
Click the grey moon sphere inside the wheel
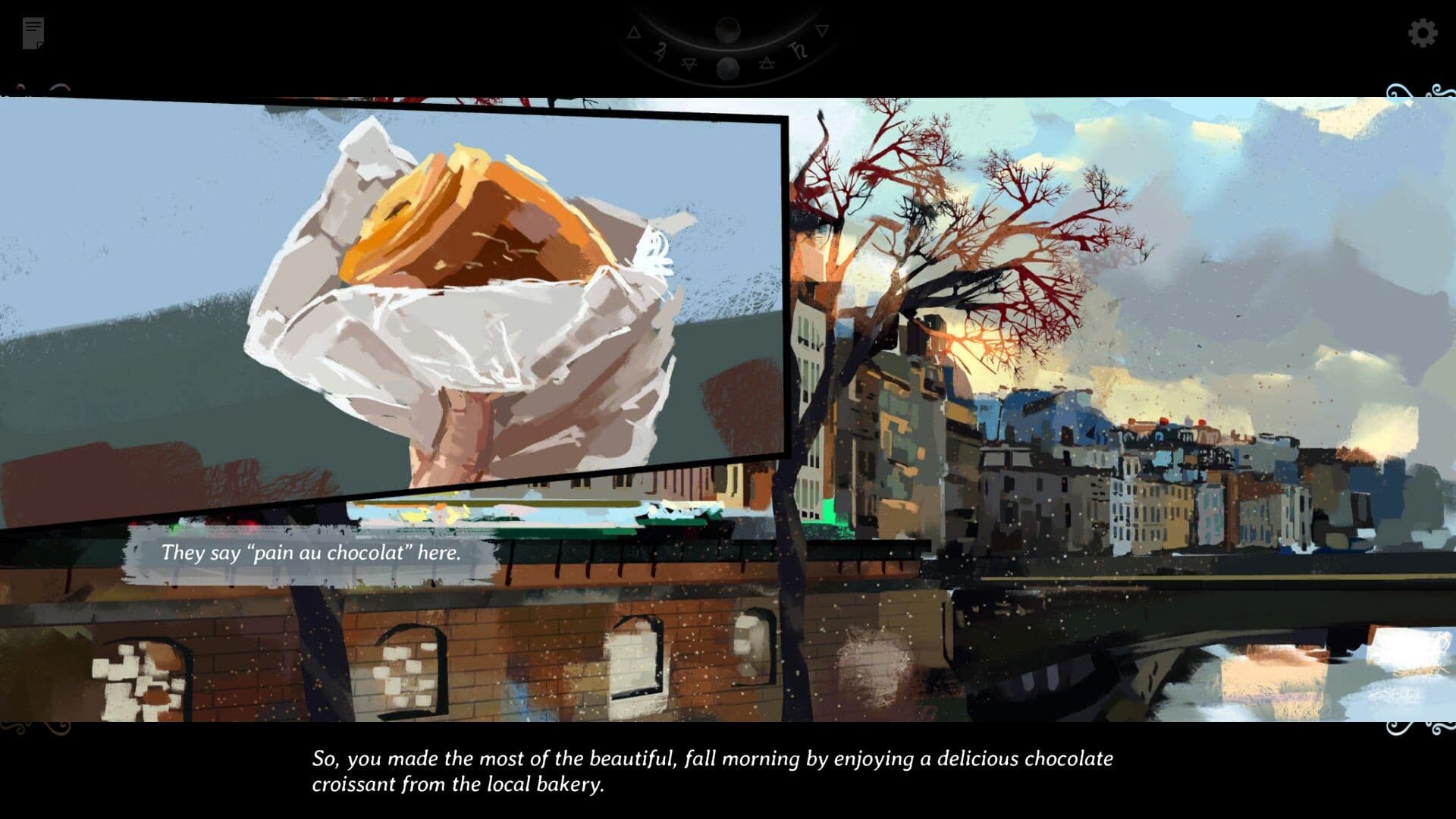(x=728, y=69)
